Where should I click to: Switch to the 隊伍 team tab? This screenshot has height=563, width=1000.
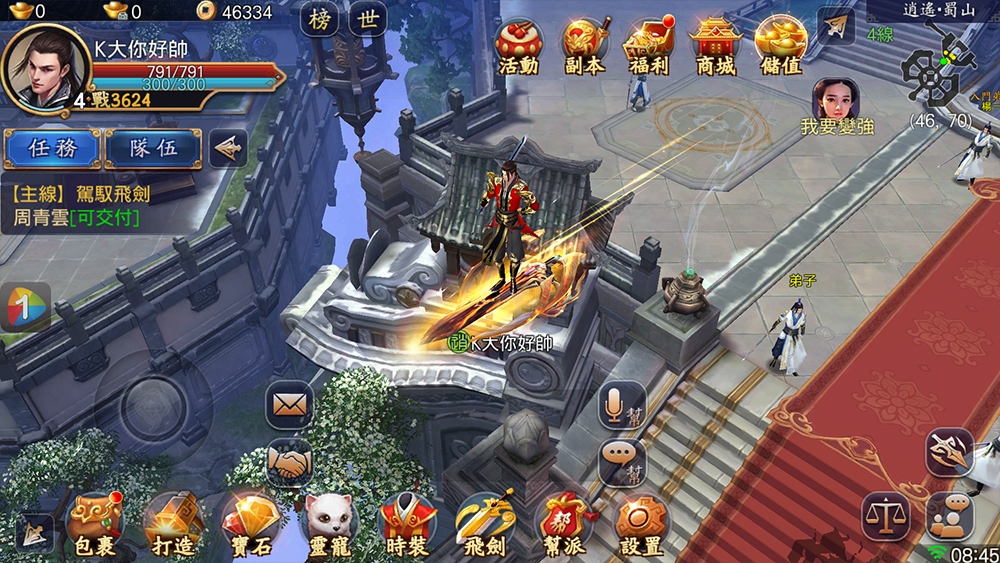coord(154,148)
